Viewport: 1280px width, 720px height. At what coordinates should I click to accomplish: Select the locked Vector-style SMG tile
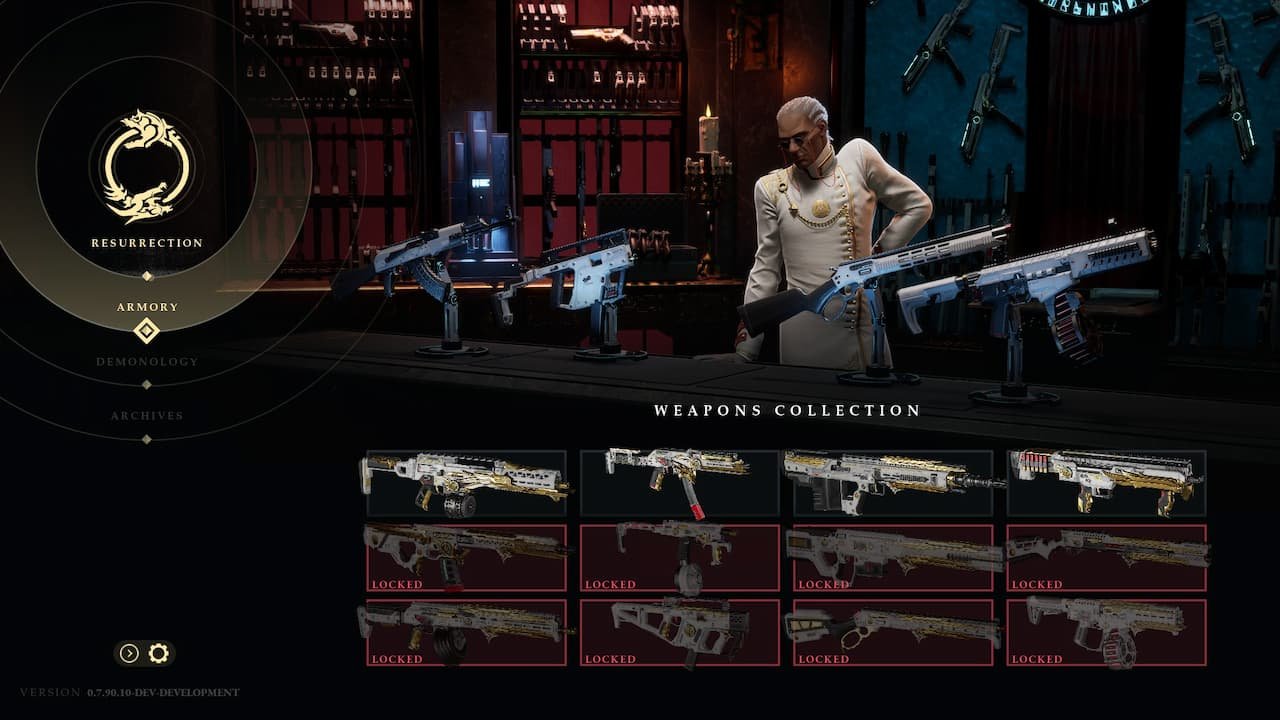[679, 632]
